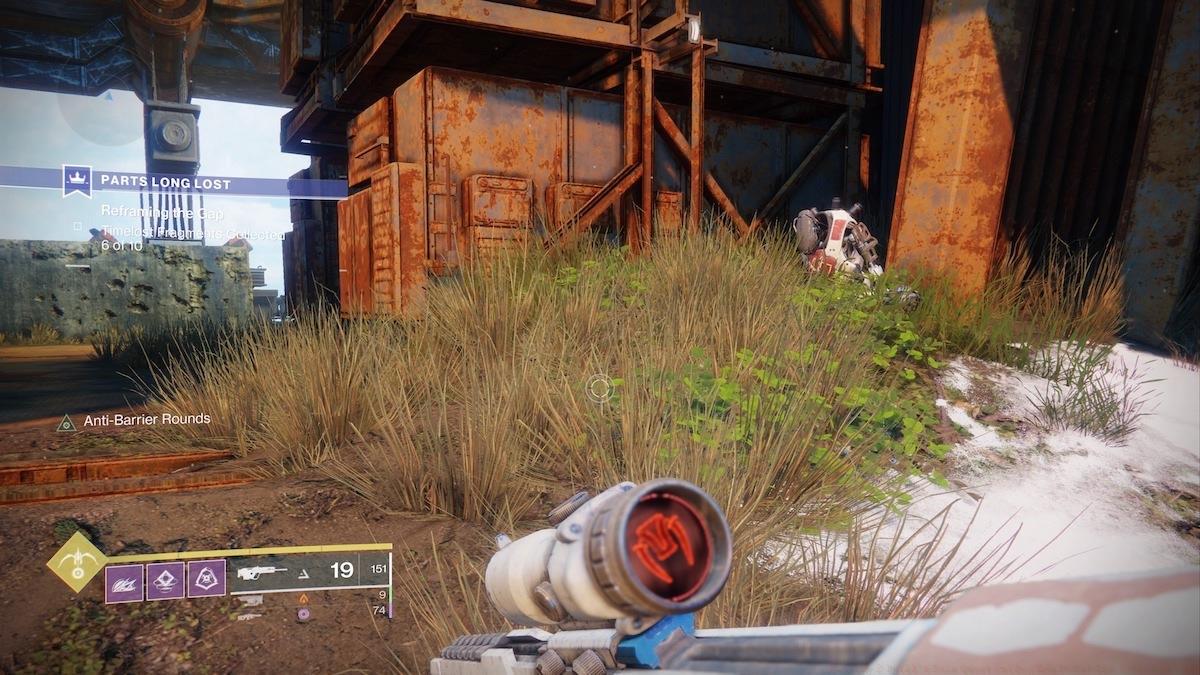The image size is (1200, 675).
Task: Click the orange special ammo weapon indicator
Action: click(303, 598)
